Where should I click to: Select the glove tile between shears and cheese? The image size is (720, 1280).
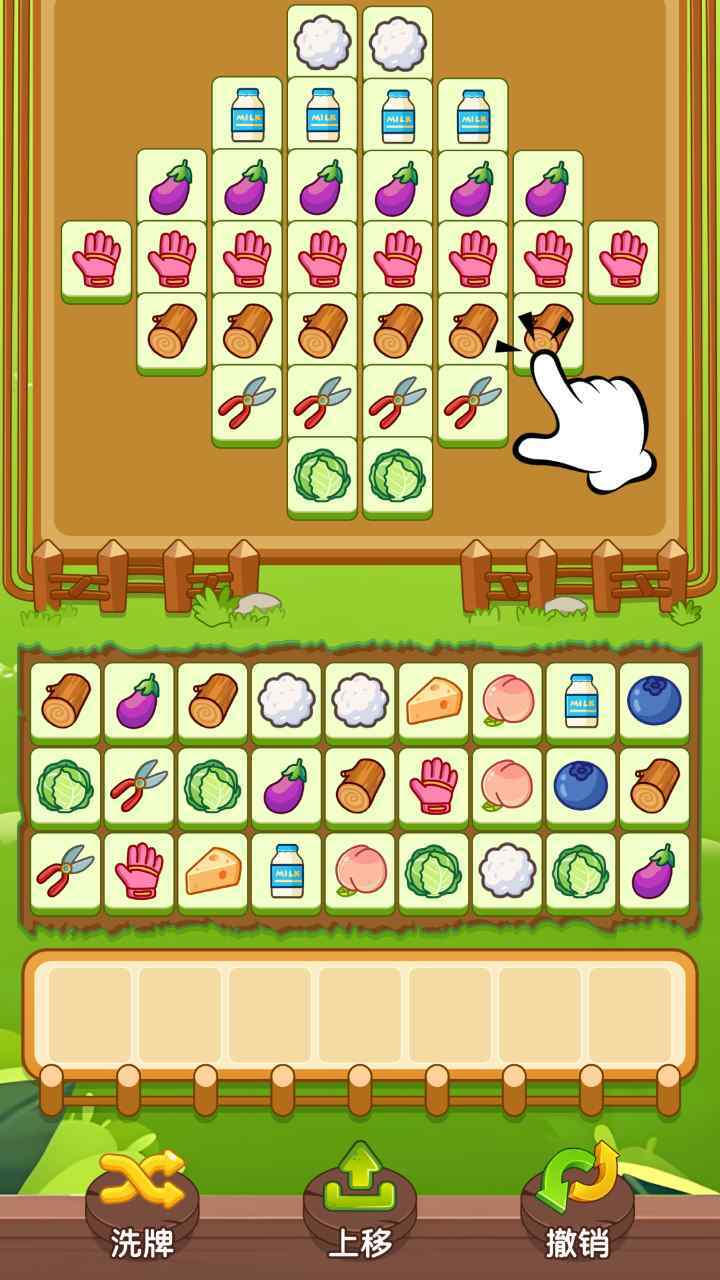point(139,871)
